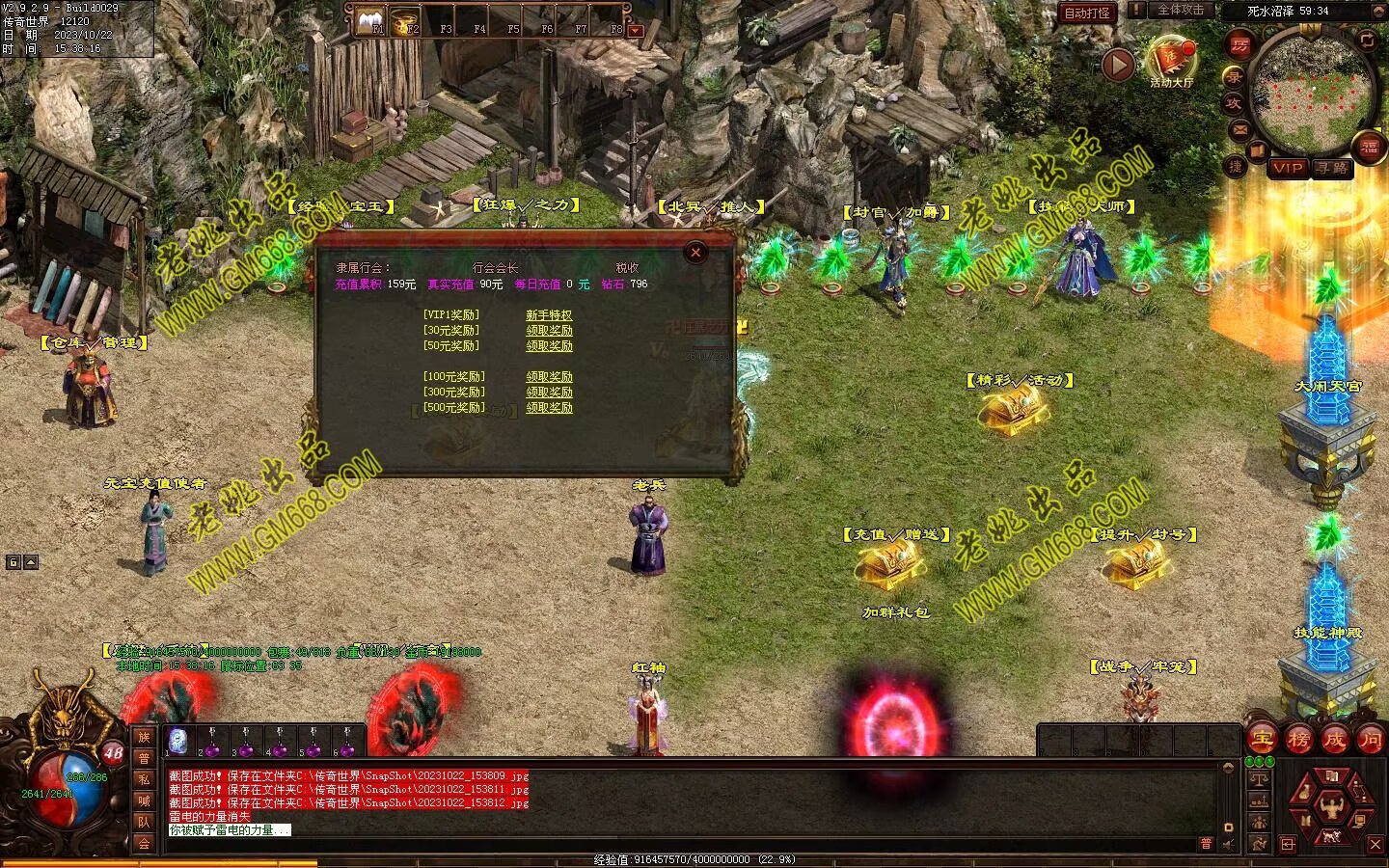
Task: Claim the 500元 reward link
Action: click(549, 408)
